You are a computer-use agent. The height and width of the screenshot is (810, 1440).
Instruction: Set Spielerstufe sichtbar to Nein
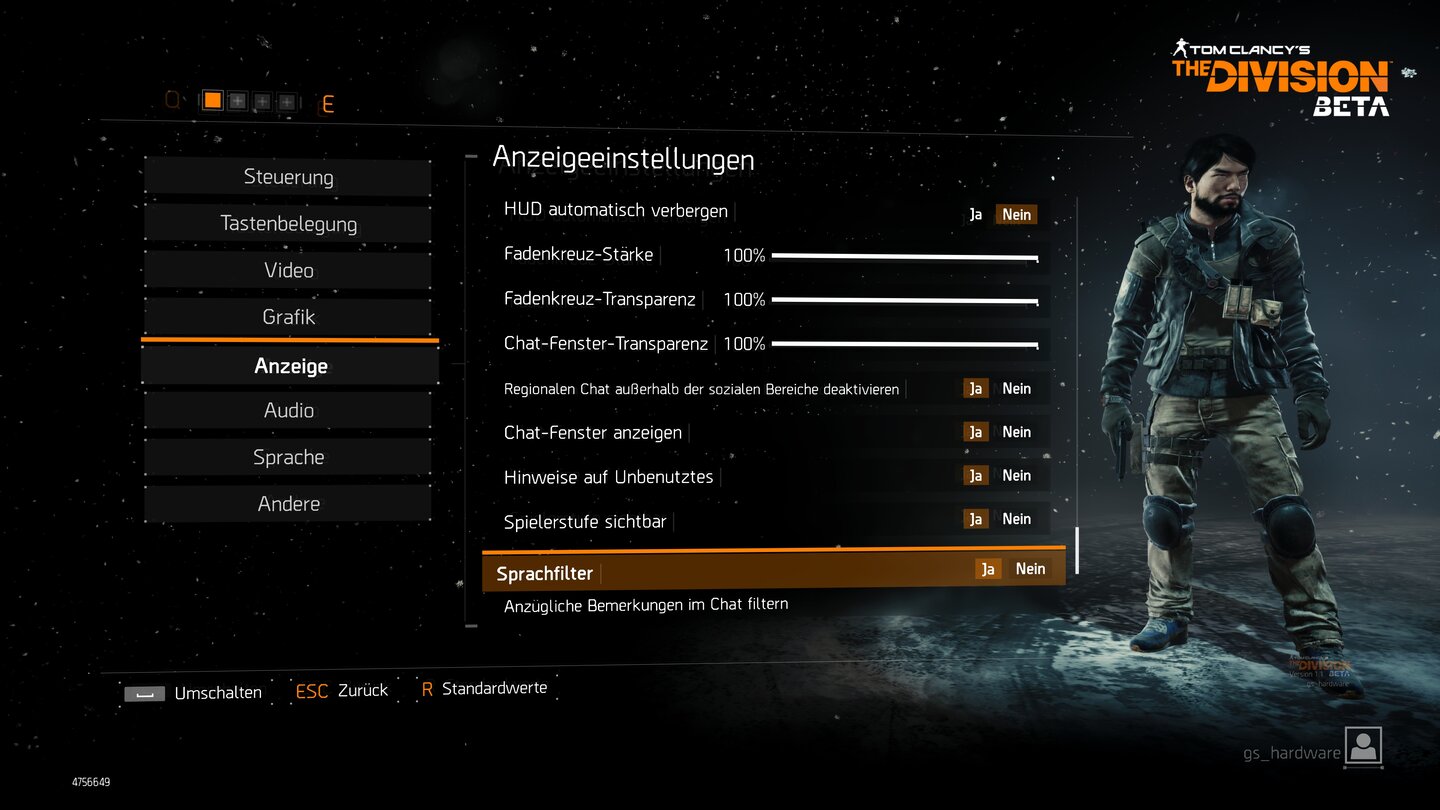click(1017, 518)
